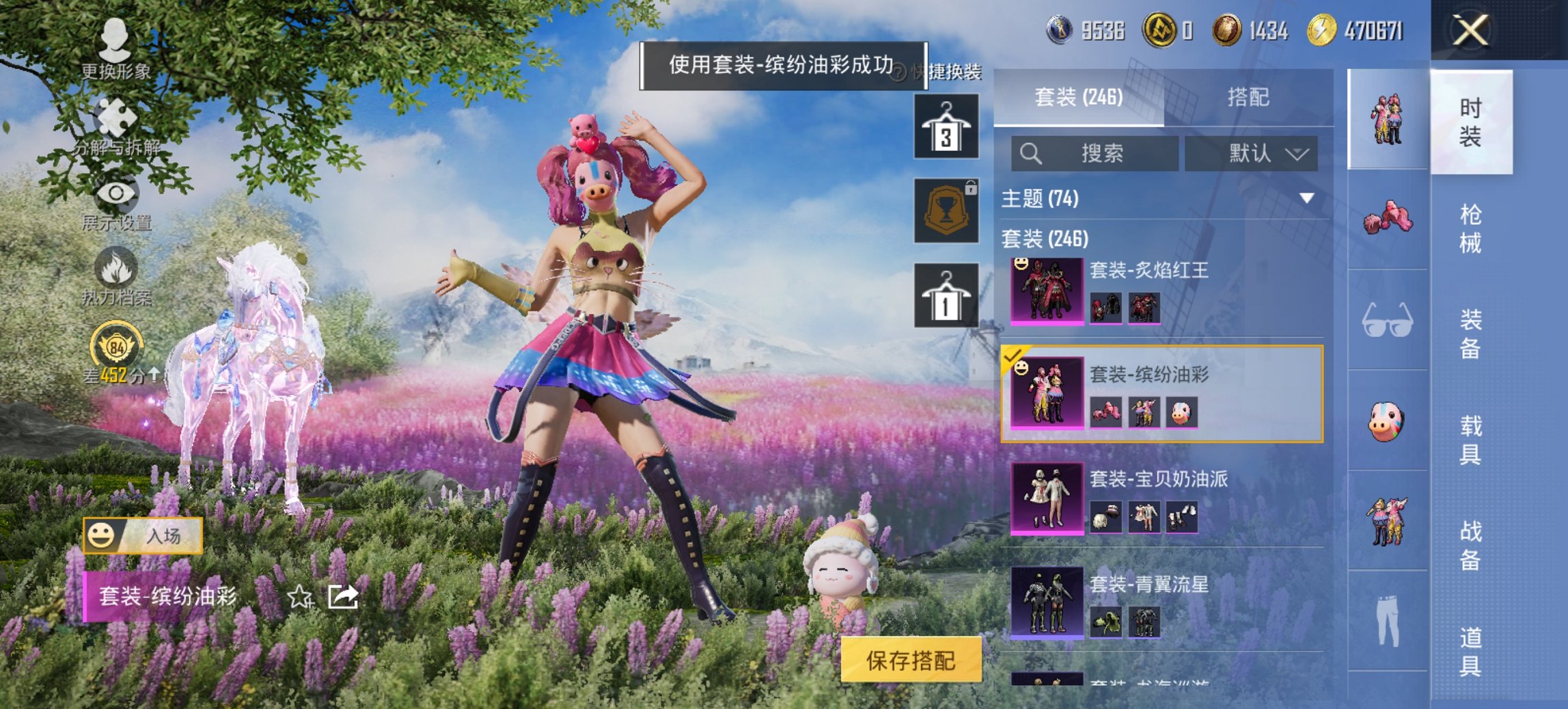The height and width of the screenshot is (709, 1568).
Task: Click the 更换形象 avatar icon
Action: [x=116, y=41]
